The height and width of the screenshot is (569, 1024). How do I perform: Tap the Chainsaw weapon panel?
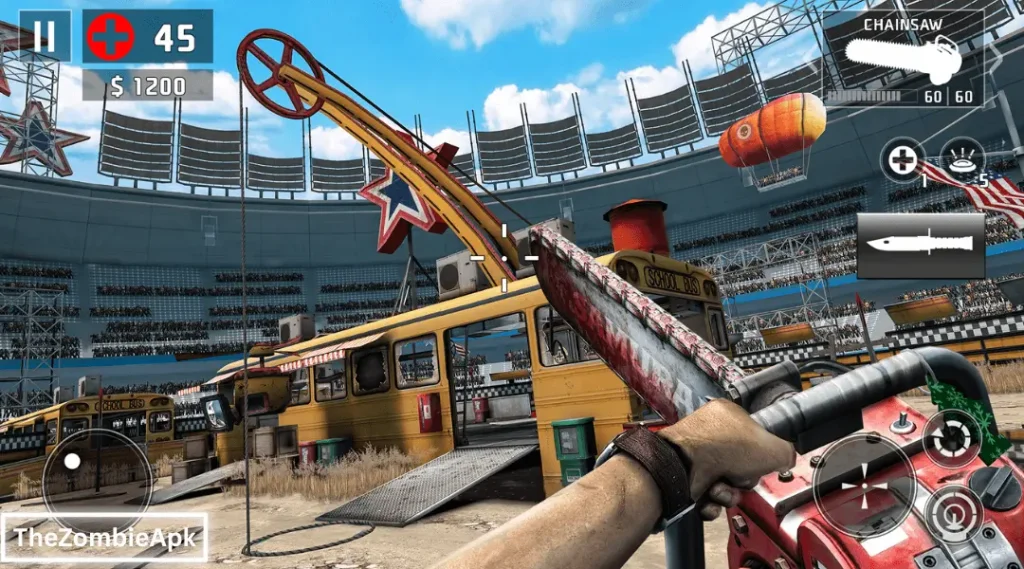point(903,60)
